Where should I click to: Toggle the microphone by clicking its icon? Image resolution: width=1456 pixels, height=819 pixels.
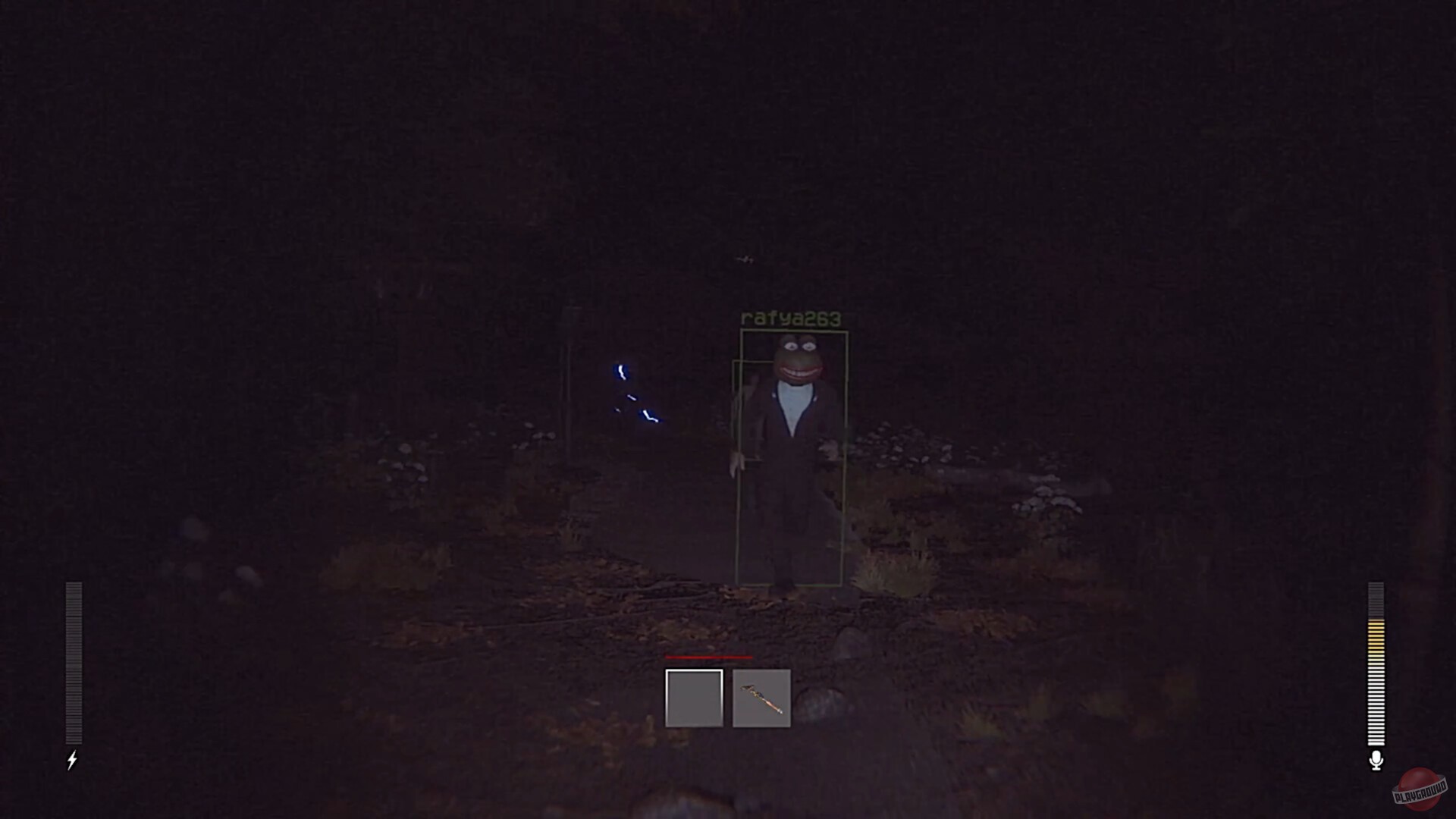click(1376, 759)
